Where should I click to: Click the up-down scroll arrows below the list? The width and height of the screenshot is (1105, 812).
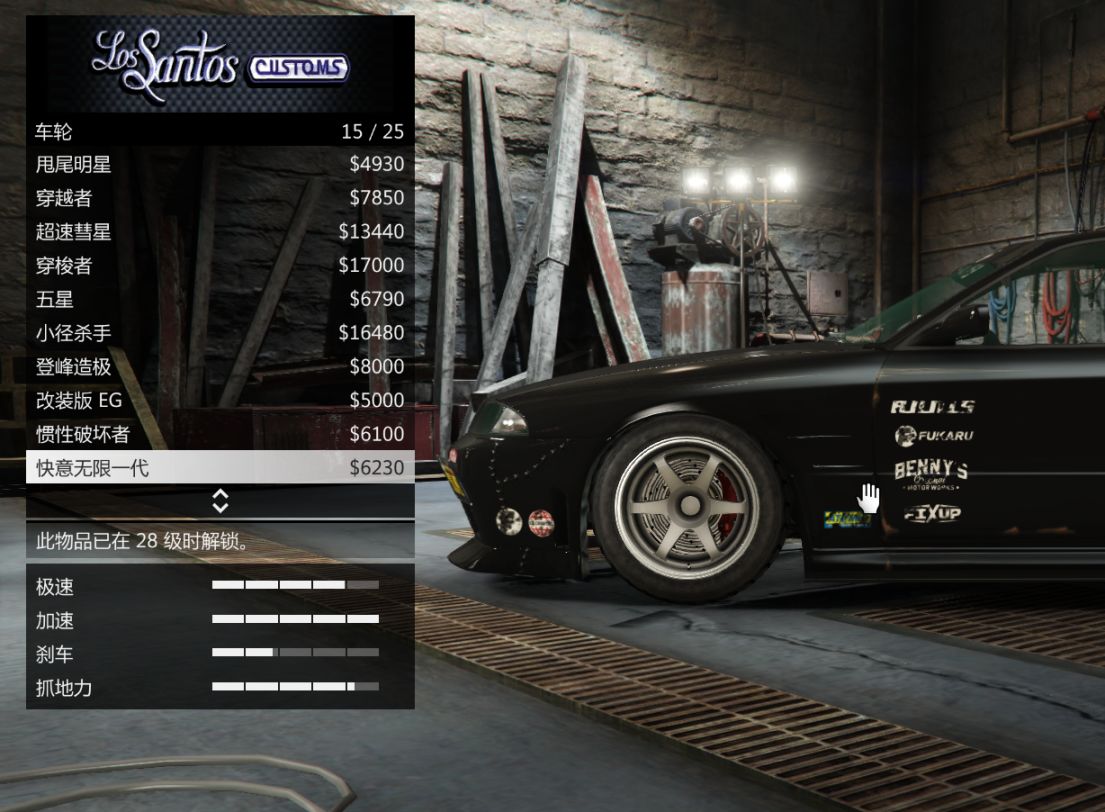coord(220,501)
